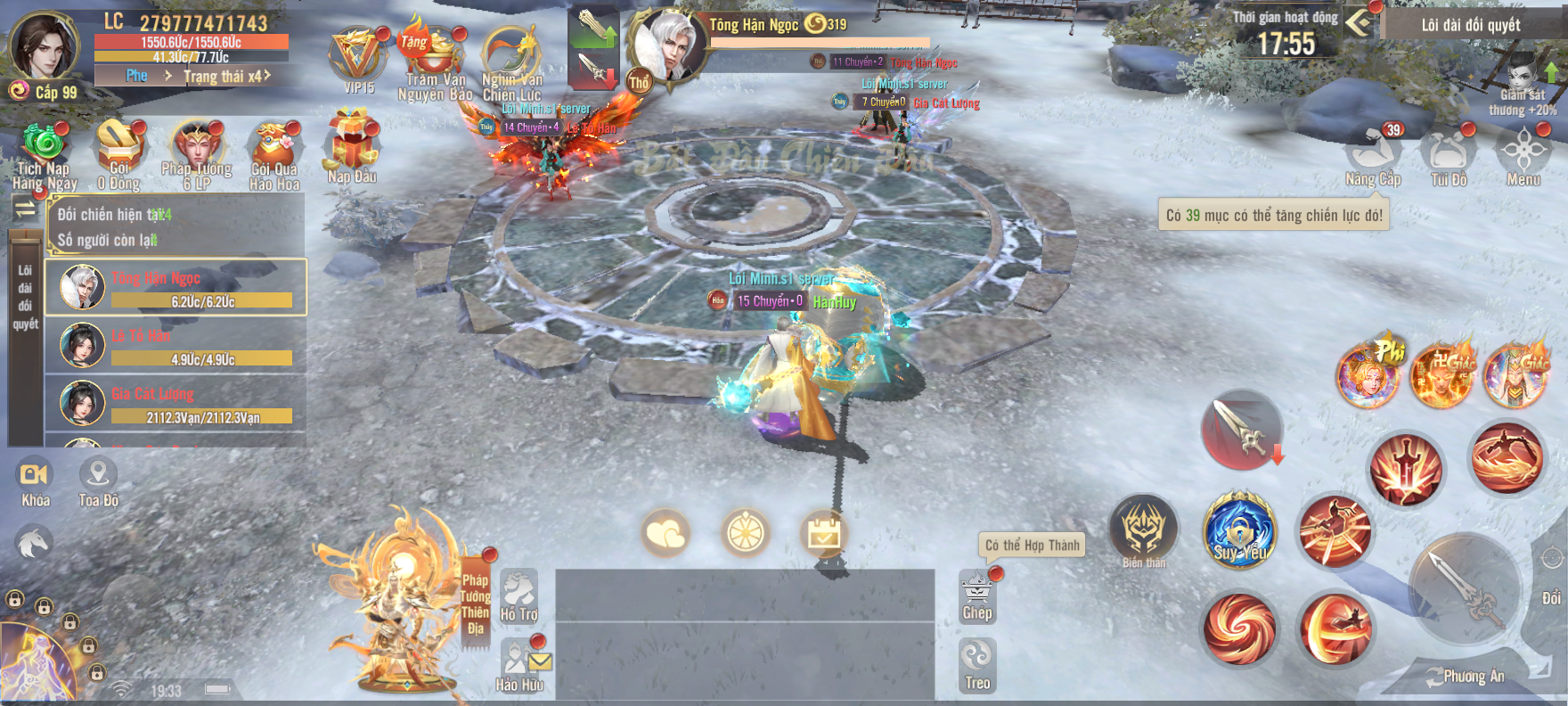
Task: Open the Tọa Độ coordinates button
Action: pos(98,482)
